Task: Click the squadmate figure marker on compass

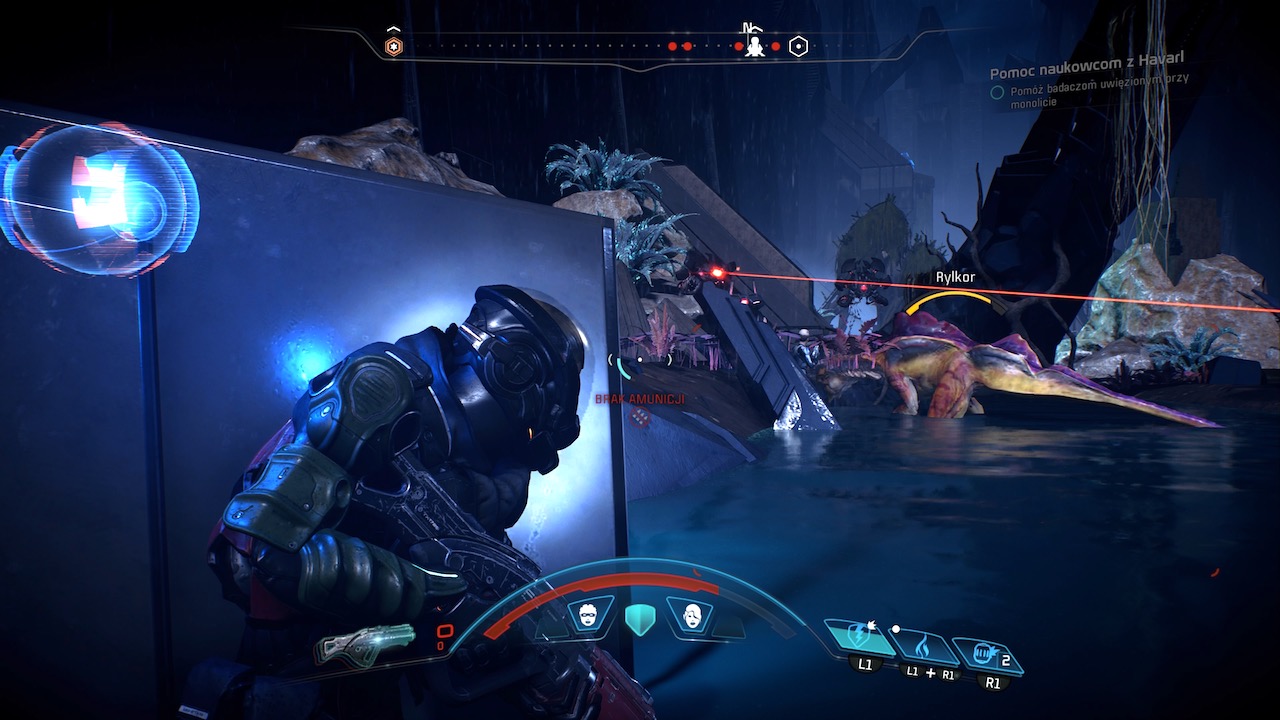Action: (x=756, y=46)
